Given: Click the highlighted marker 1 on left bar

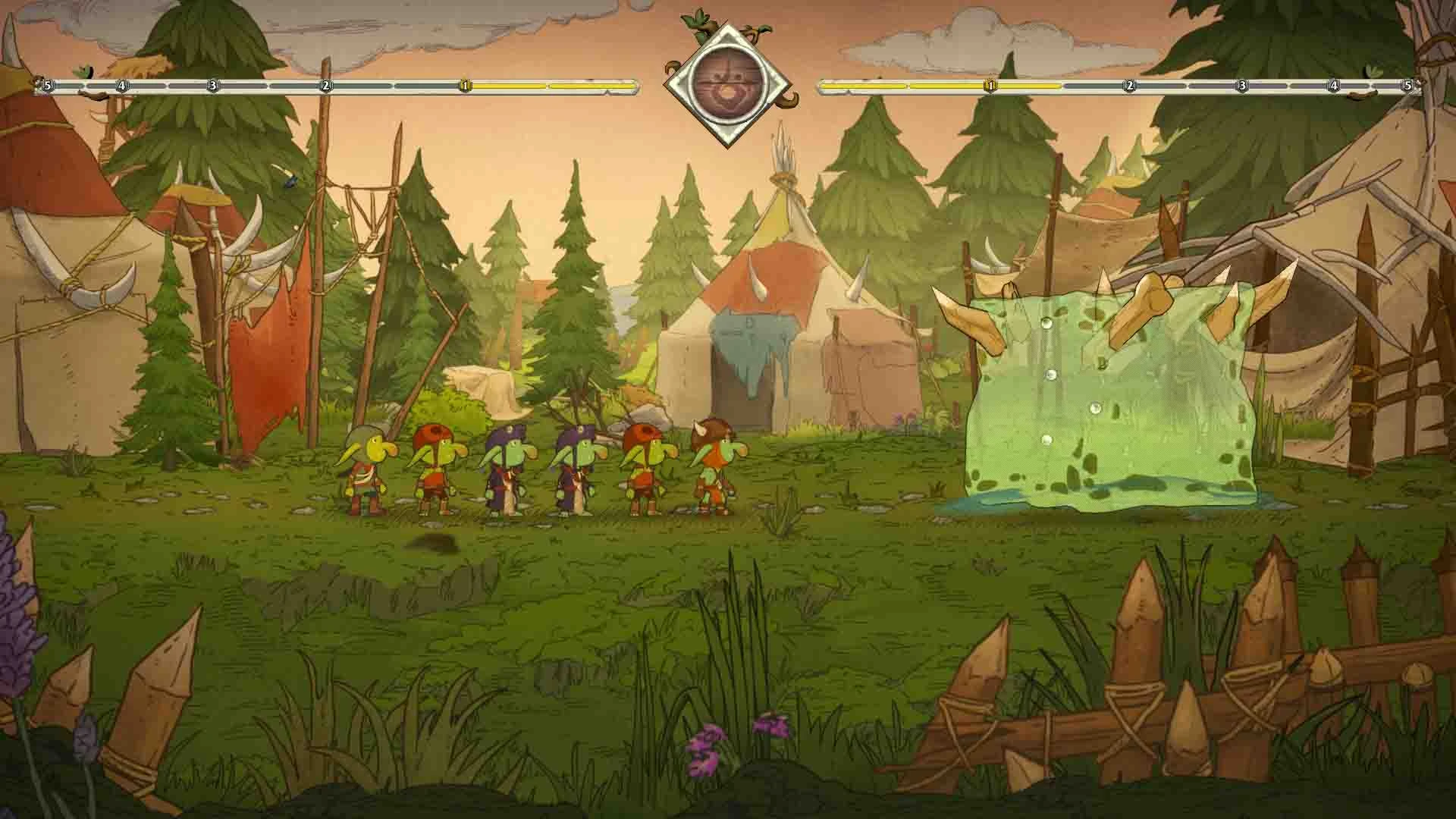Looking at the screenshot, I should [x=464, y=86].
